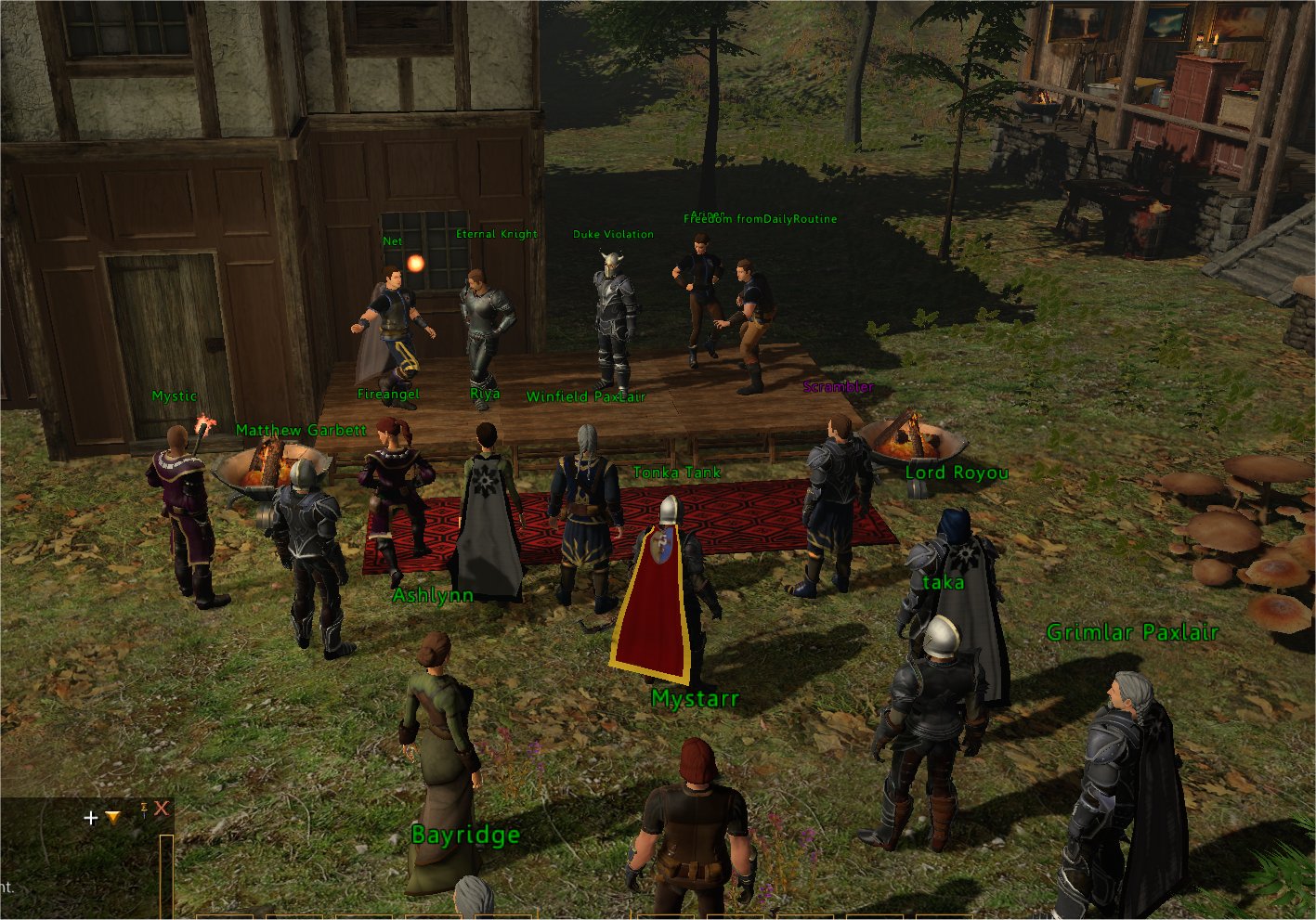This screenshot has width=1316, height=920.
Task: Close the chat window with the X
Action: [x=162, y=809]
